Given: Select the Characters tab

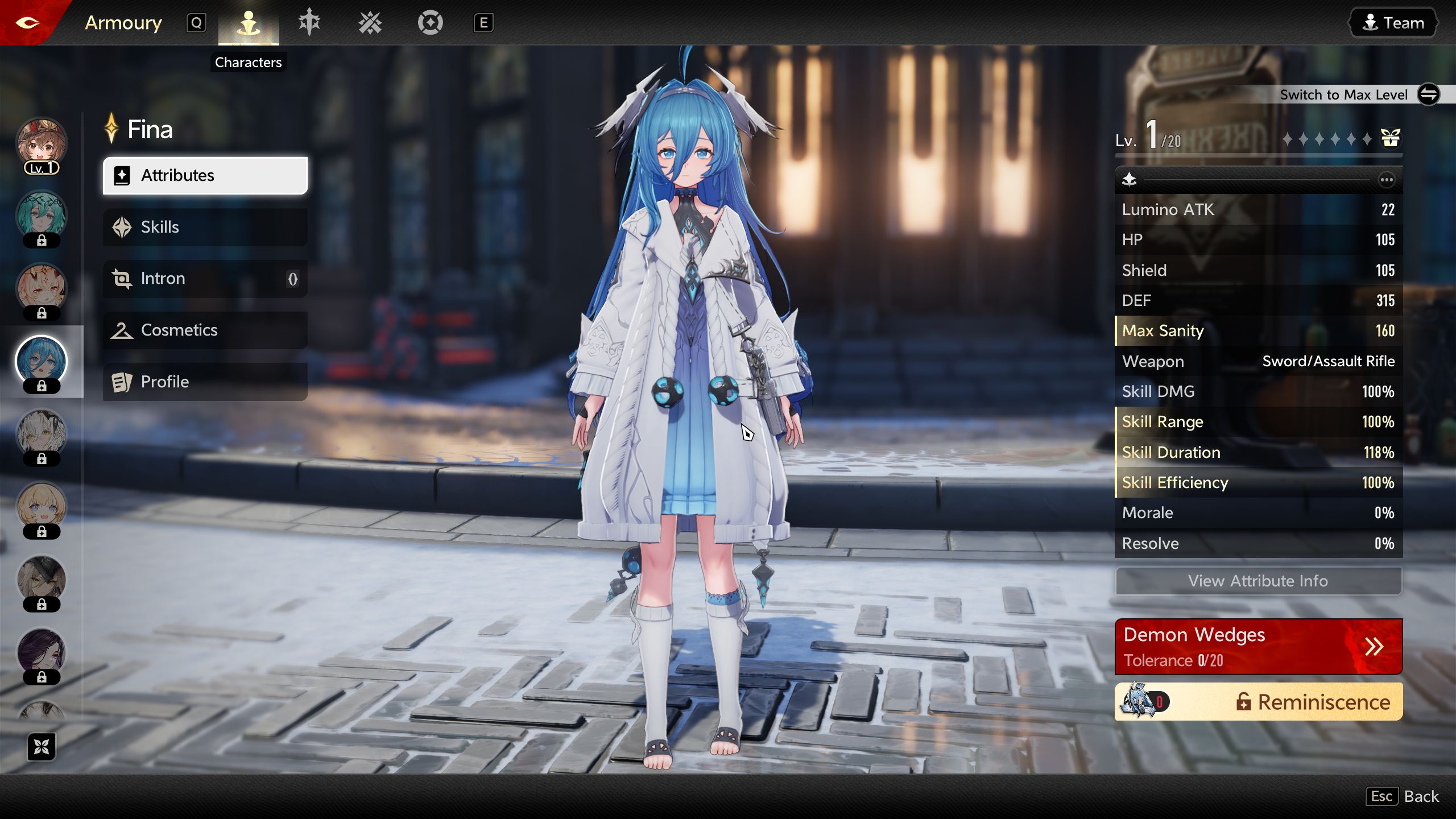Looking at the screenshot, I should [x=249, y=23].
